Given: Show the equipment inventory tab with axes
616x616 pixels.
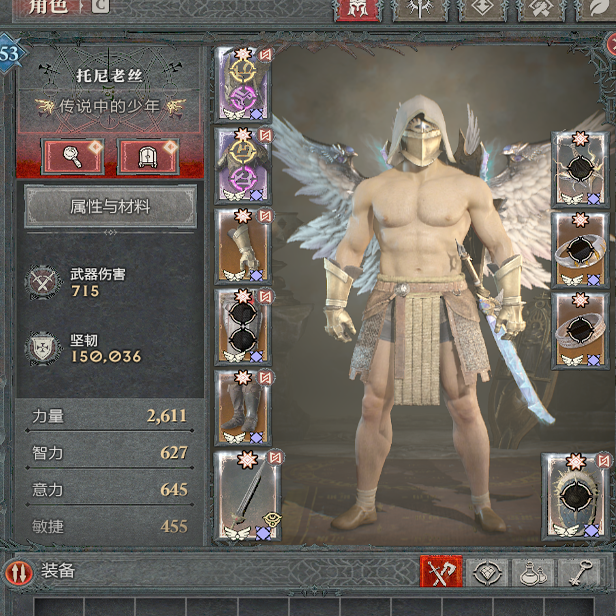Looking at the screenshot, I should tap(441, 572).
